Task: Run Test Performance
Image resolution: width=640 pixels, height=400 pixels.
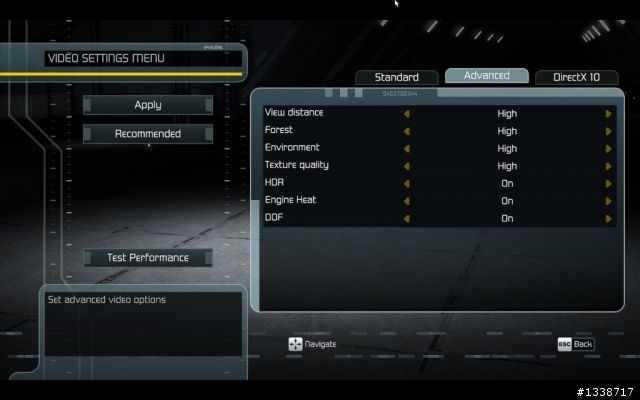Action: coord(148,258)
